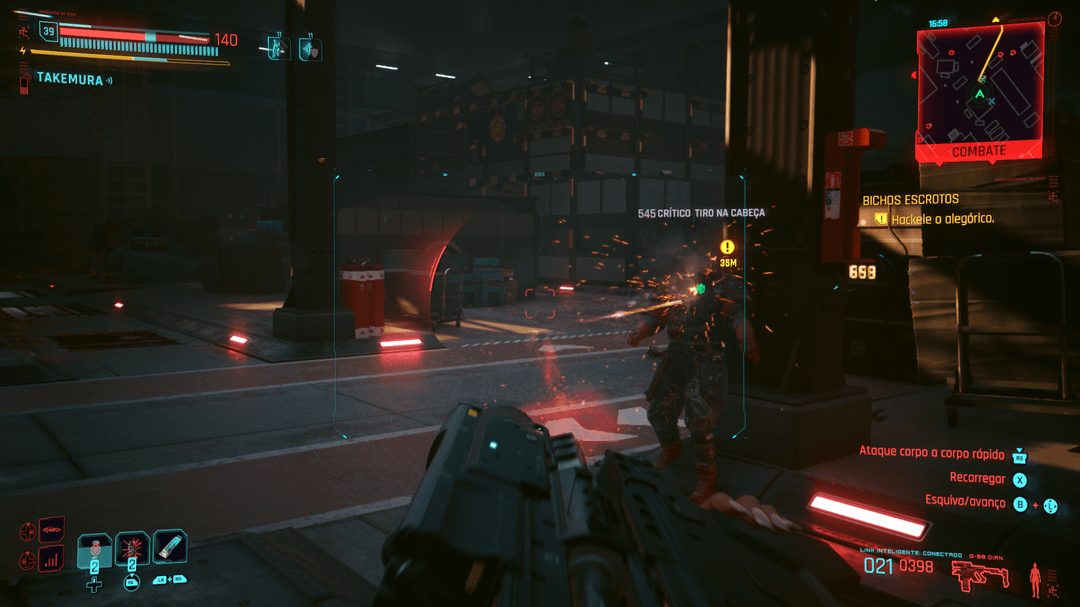The width and height of the screenshot is (1080, 607).
Task: Click the body stance silhouette icon
Action: [1035, 577]
